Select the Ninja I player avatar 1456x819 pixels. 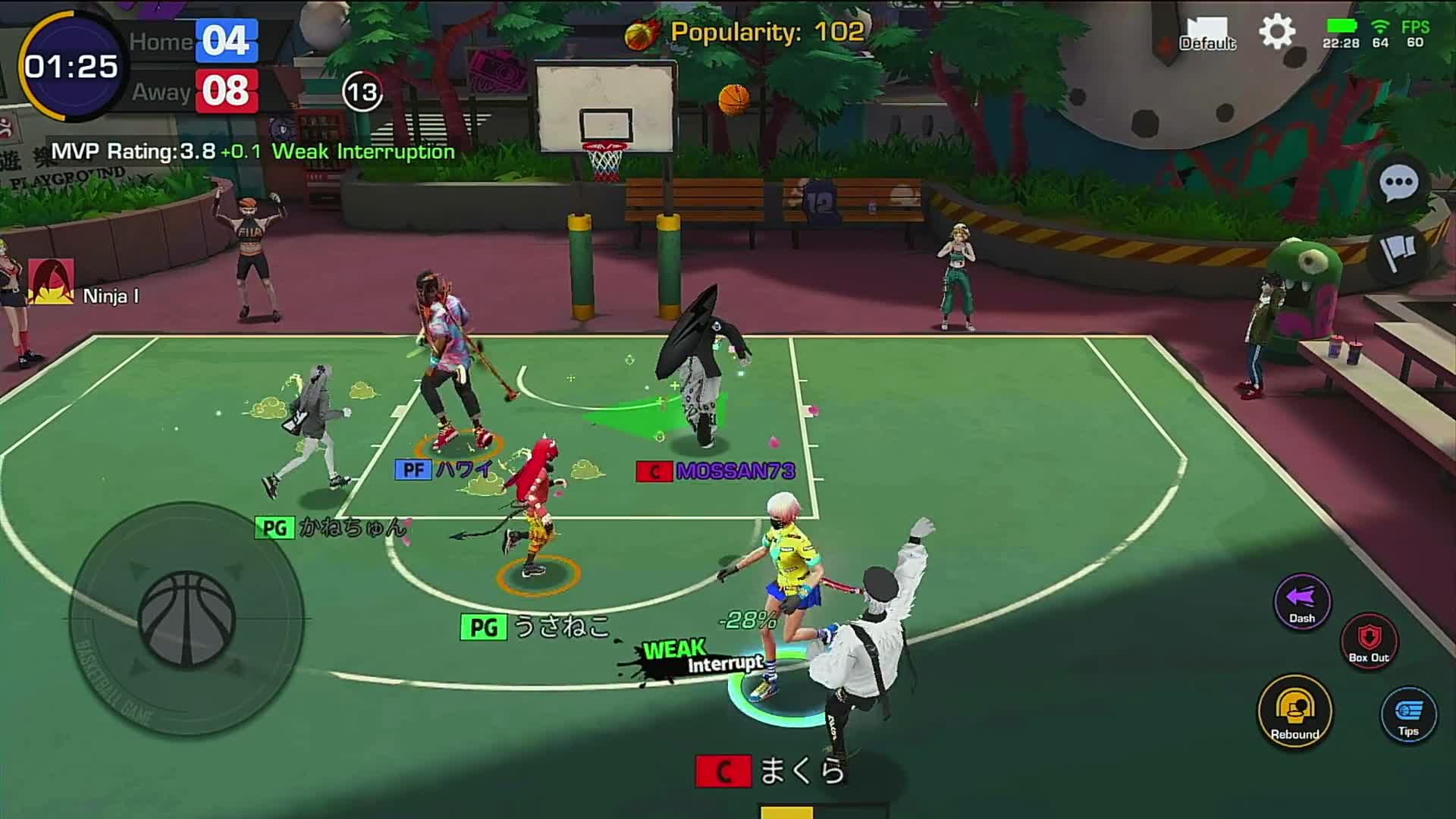pyautogui.click(x=52, y=282)
